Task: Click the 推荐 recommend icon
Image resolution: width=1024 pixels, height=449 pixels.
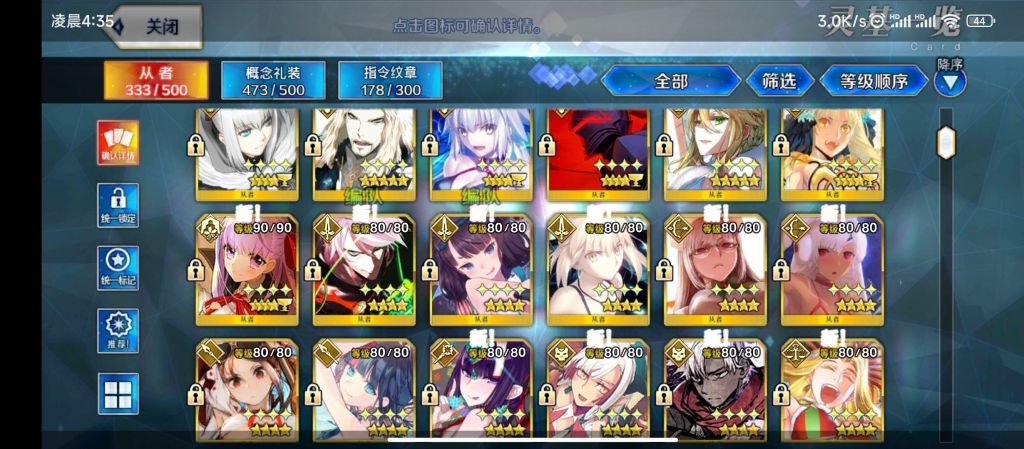Action: 118,330
